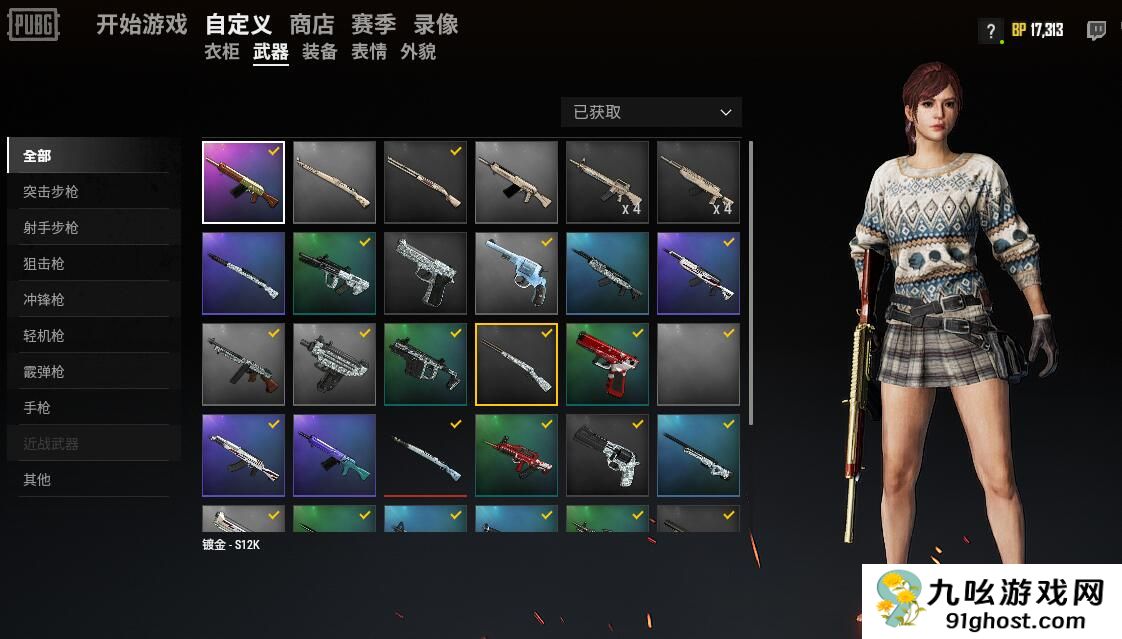Switch to the 装备 equipment tab

319,52
